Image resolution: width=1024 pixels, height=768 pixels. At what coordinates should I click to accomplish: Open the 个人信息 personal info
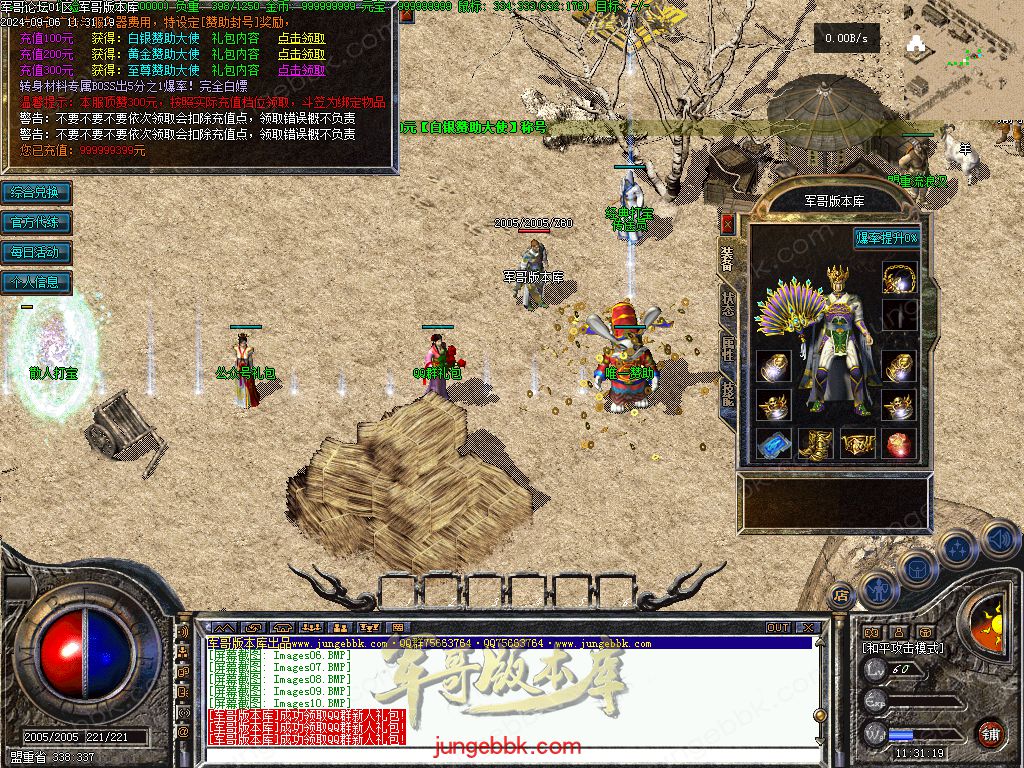36,282
